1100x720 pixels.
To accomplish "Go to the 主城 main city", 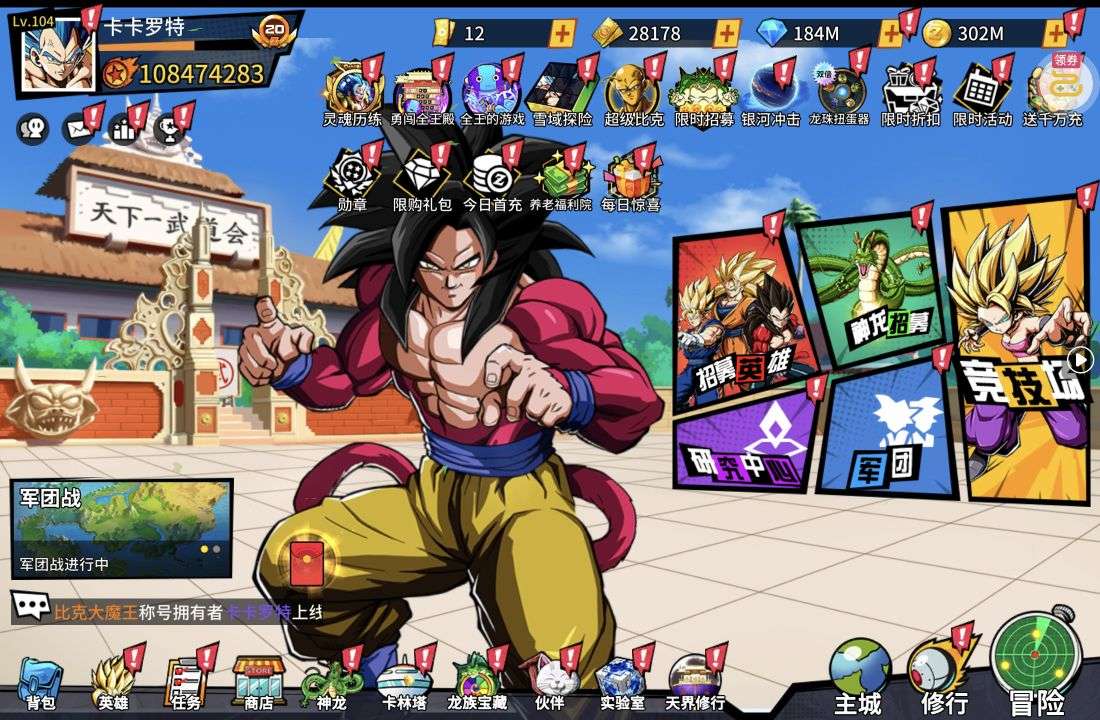I will click(x=858, y=676).
